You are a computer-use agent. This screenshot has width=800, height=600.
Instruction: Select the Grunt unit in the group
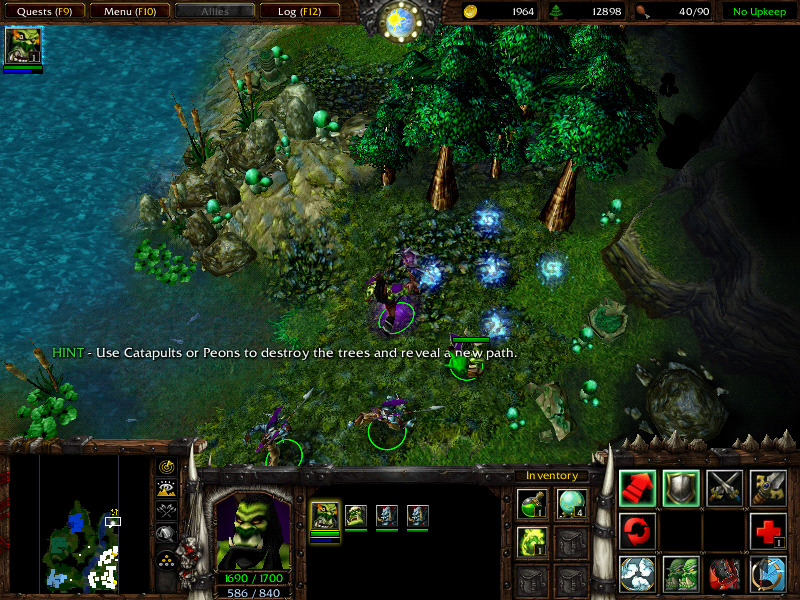click(x=356, y=516)
